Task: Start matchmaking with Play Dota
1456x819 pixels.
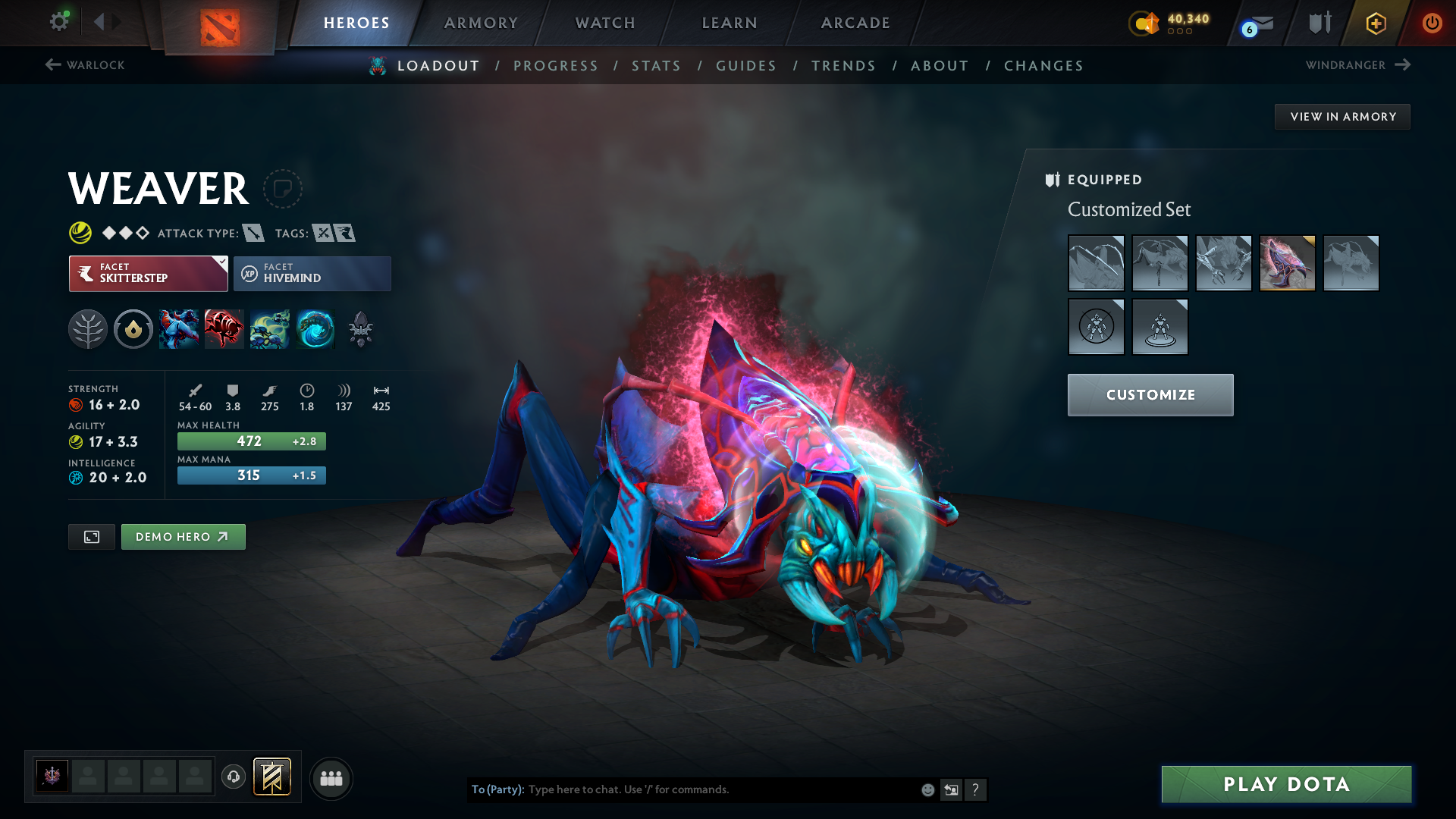Action: pos(1286,784)
